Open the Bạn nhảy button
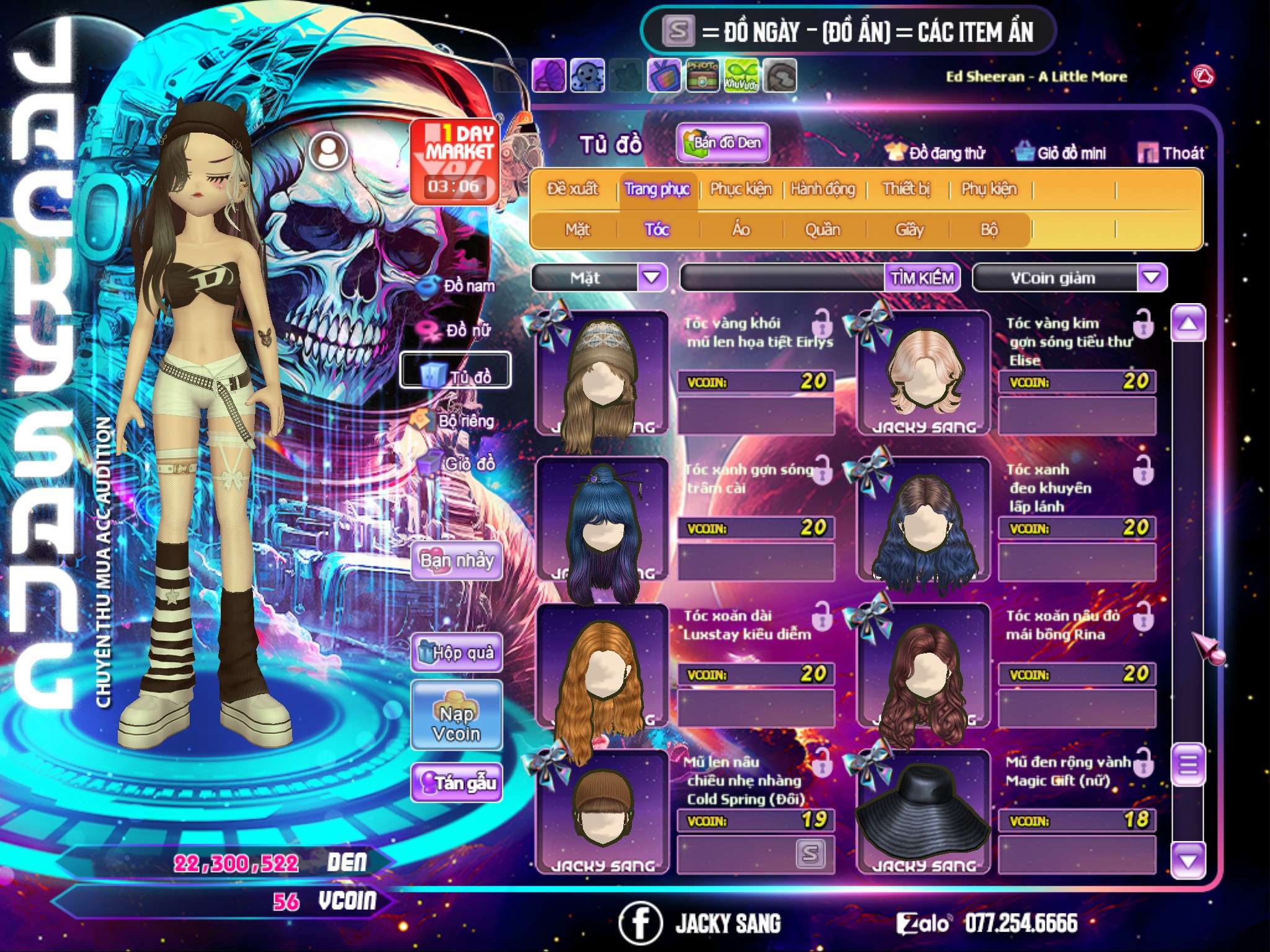Image resolution: width=1270 pixels, height=952 pixels. 456,561
